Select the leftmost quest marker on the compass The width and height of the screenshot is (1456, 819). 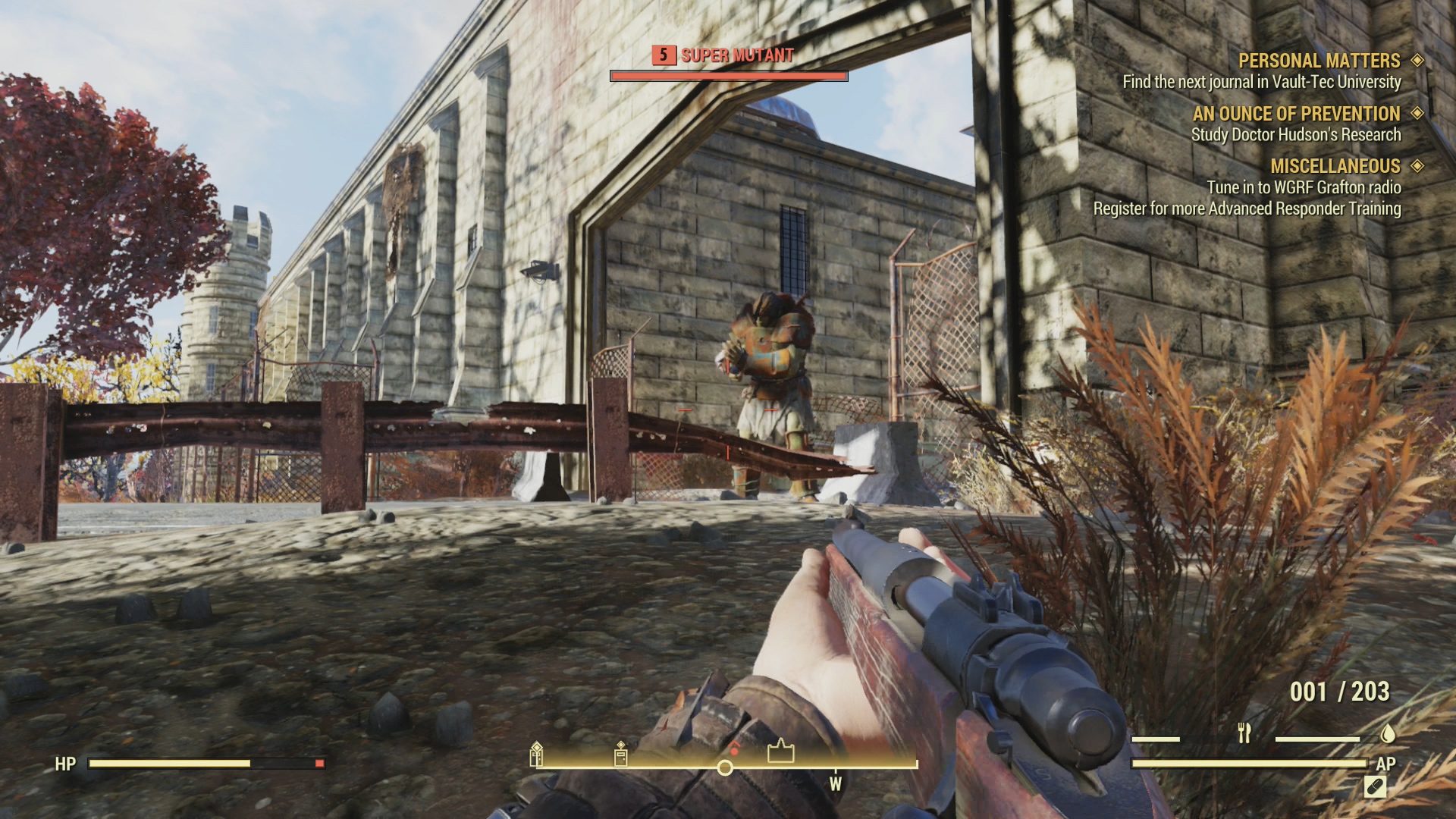pyautogui.click(x=536, y=754)
